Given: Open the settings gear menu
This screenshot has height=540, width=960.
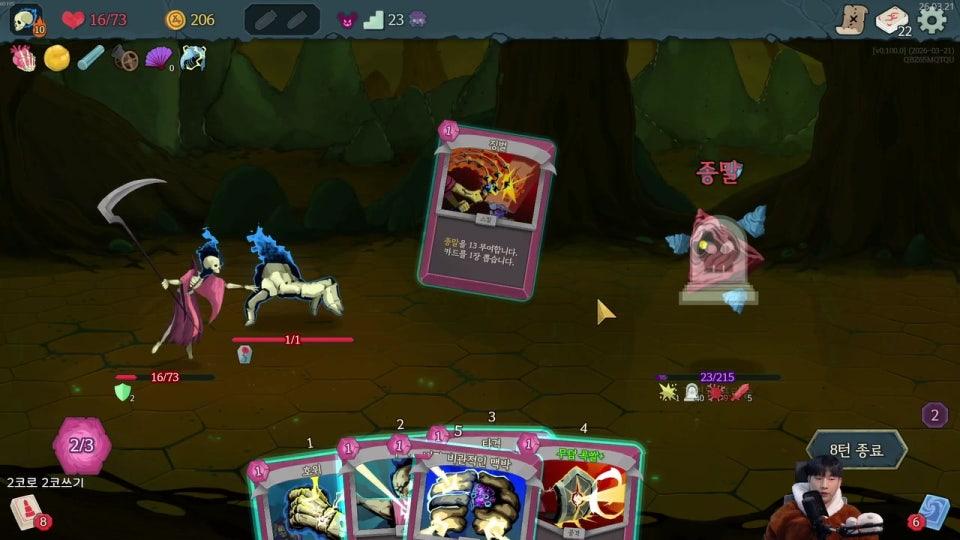Looking at the screenshot, I should point(932,19).
